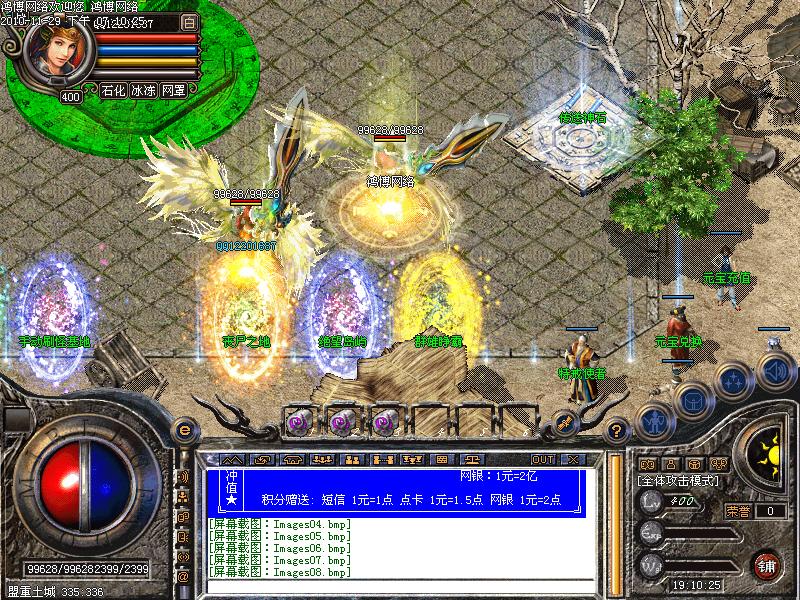Image resolution: width=800 pixels, height=600 pixels.
Task: Toggle sound with the speaker button
Action: point(774,373)
